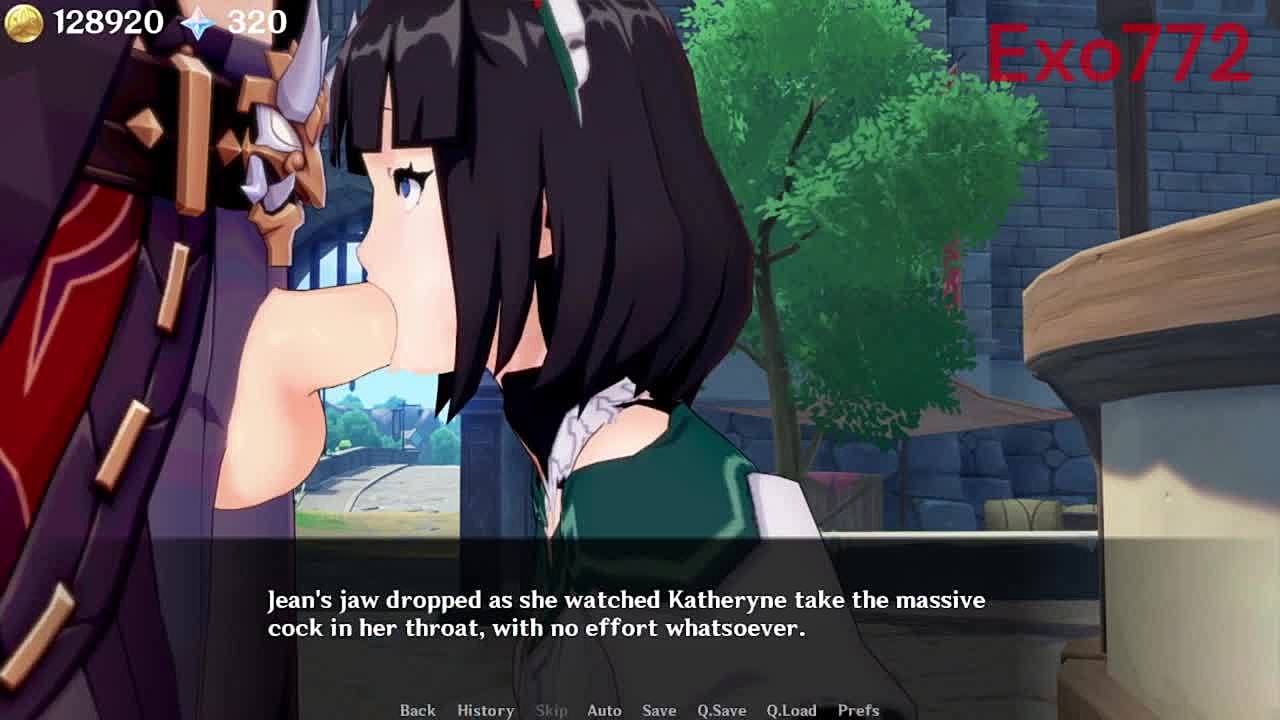This screenshot has height=720, width=1280.
Task: Quick save with Q.Save
Action: point(722,710)
